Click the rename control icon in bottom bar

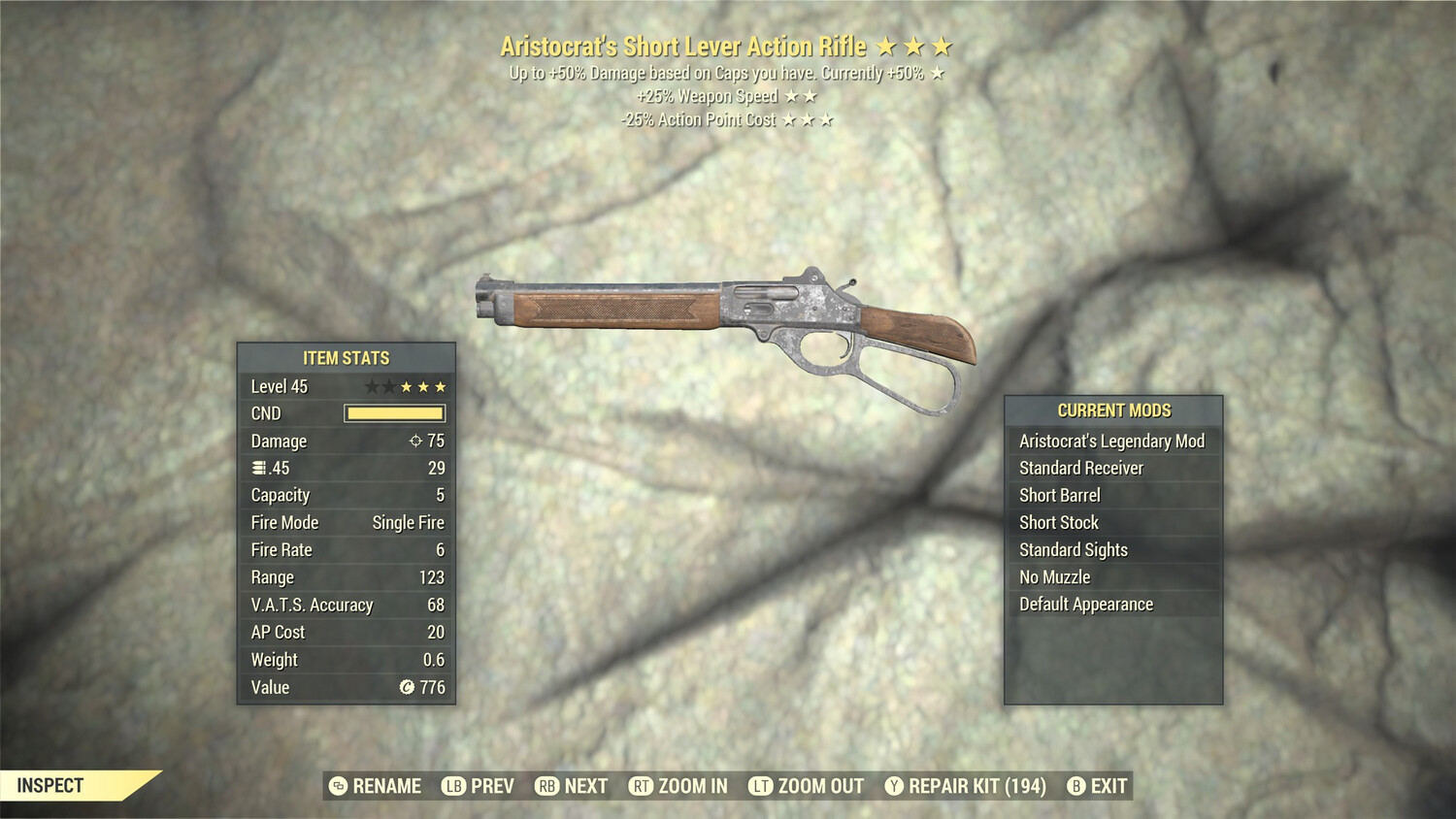pos(337,786)
